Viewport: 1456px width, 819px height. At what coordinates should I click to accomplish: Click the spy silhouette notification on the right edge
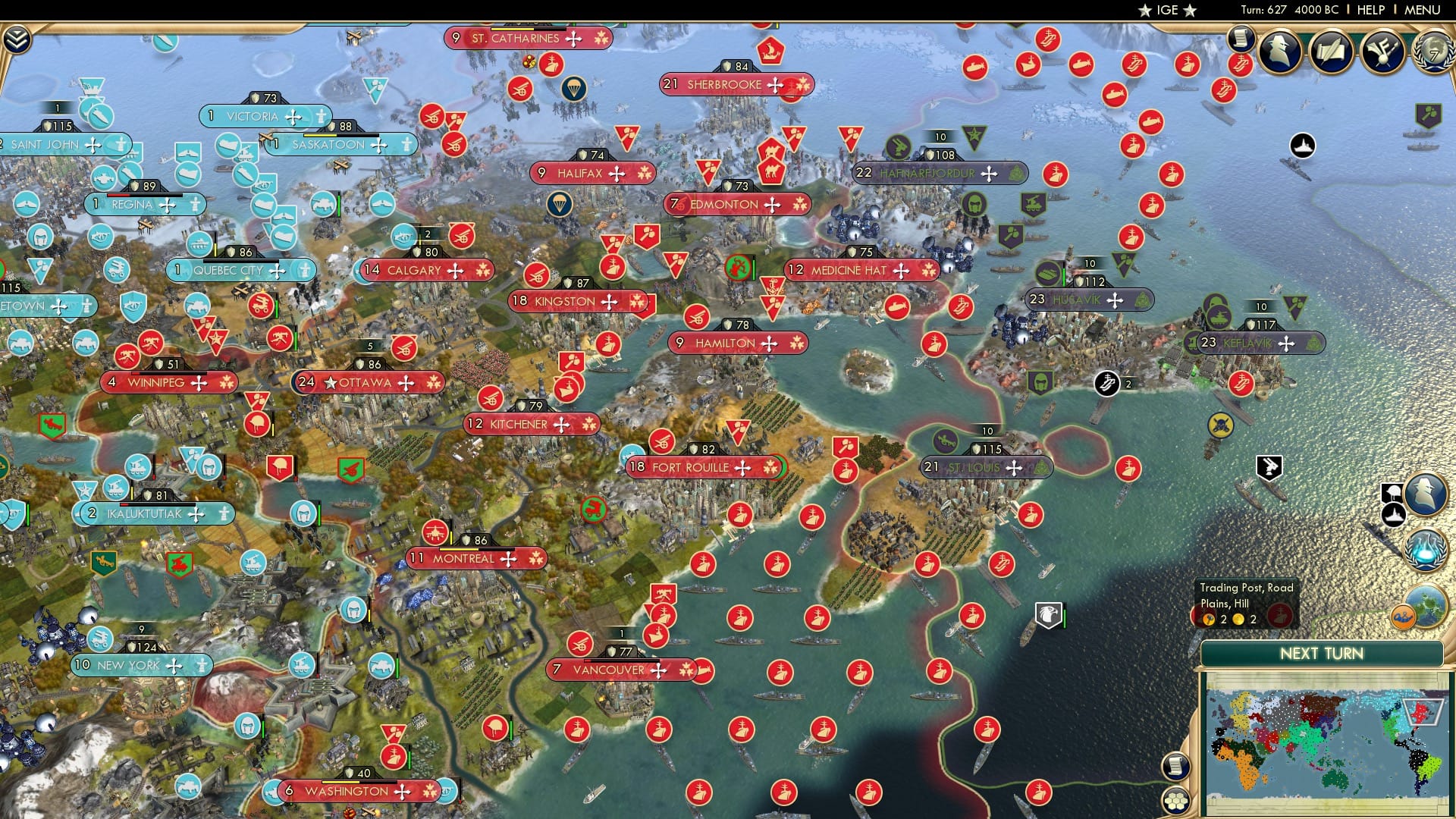[1426, 493]
